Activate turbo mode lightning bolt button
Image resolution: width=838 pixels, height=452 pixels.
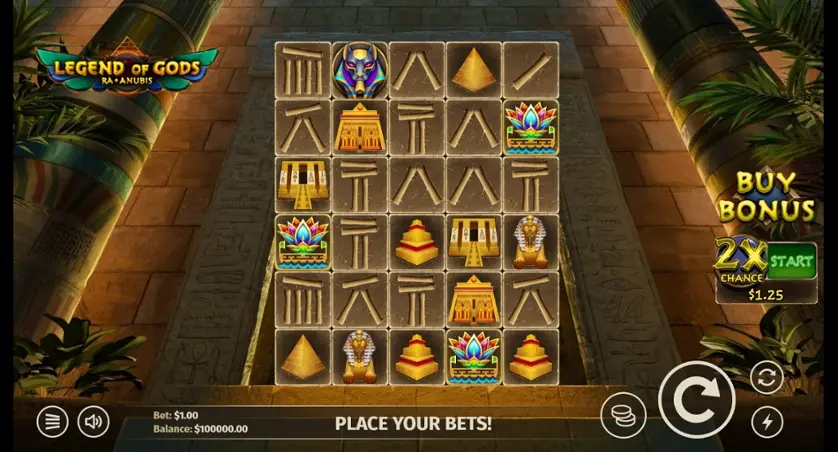pos(767,421)
